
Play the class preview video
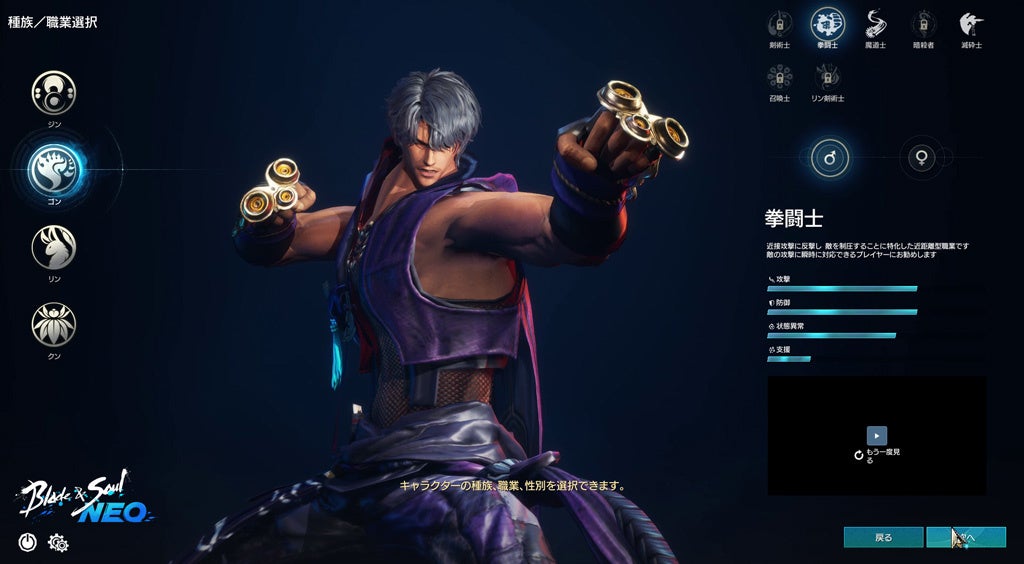click(x=876, y=435)
